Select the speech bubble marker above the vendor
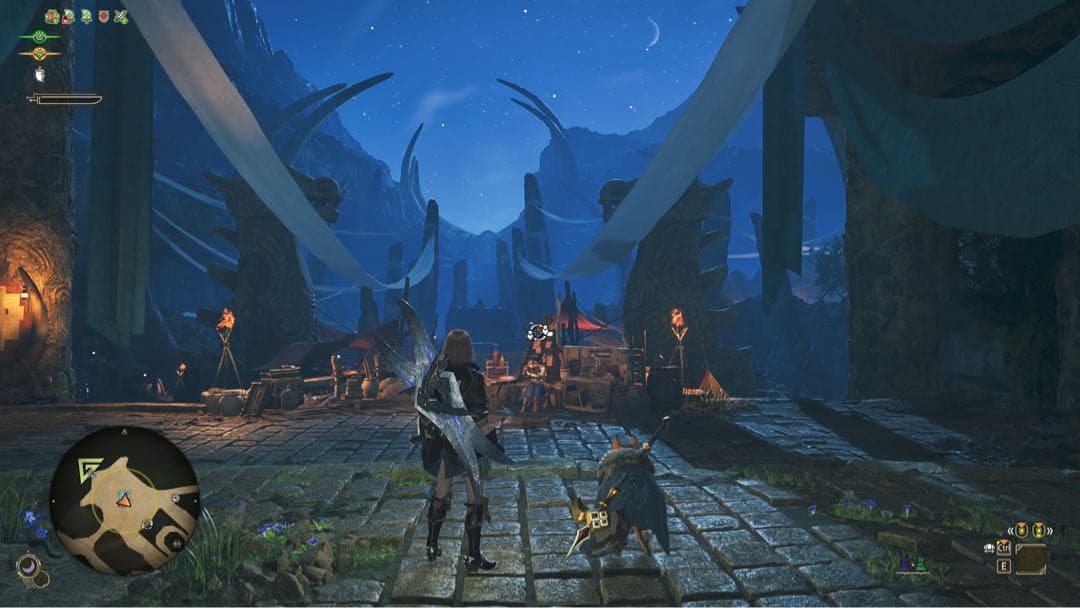Image resolution: width=1080 pixels, height=608 pixels. (539, 332)
